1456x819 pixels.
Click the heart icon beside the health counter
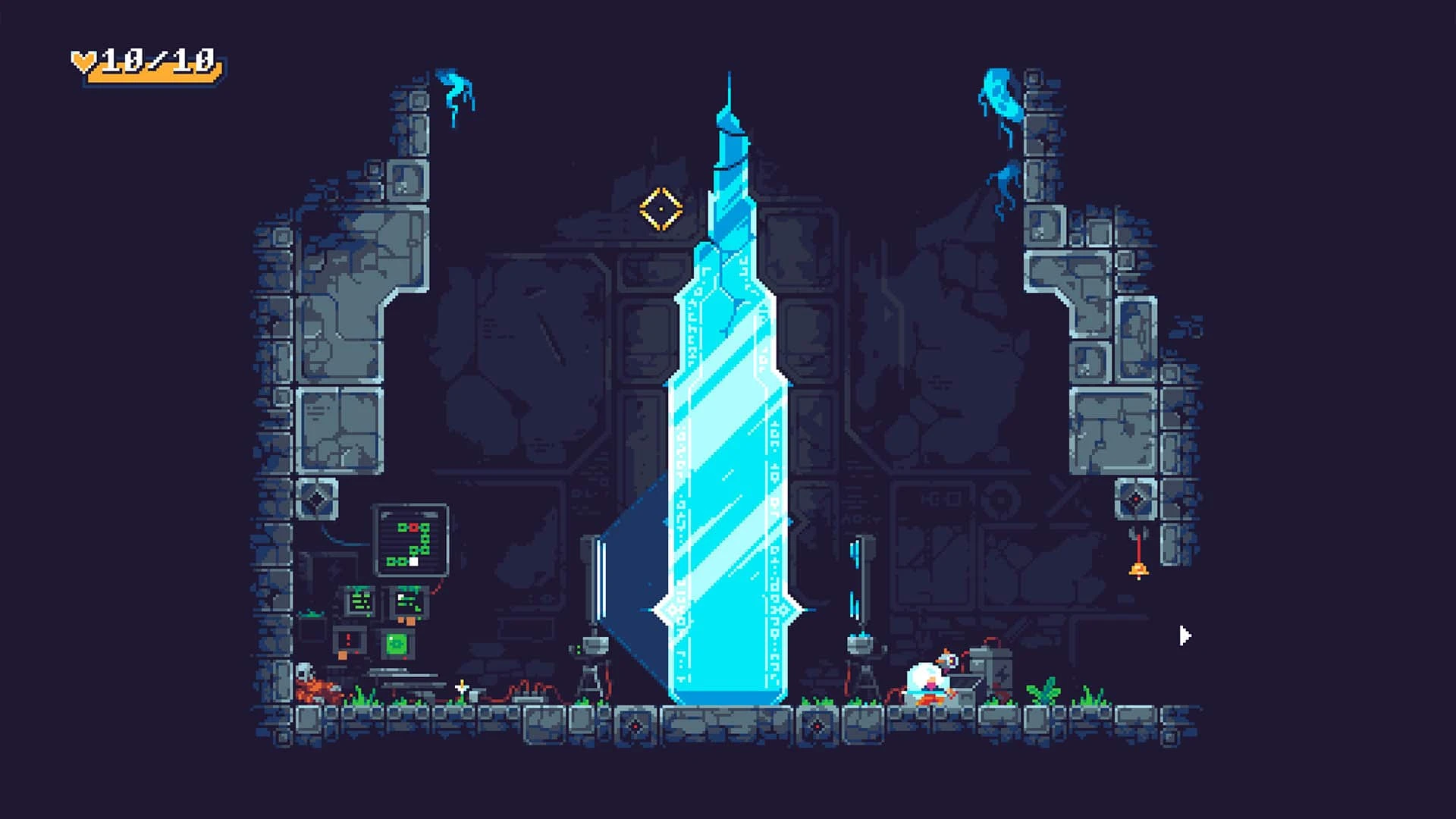coord(83,60)
